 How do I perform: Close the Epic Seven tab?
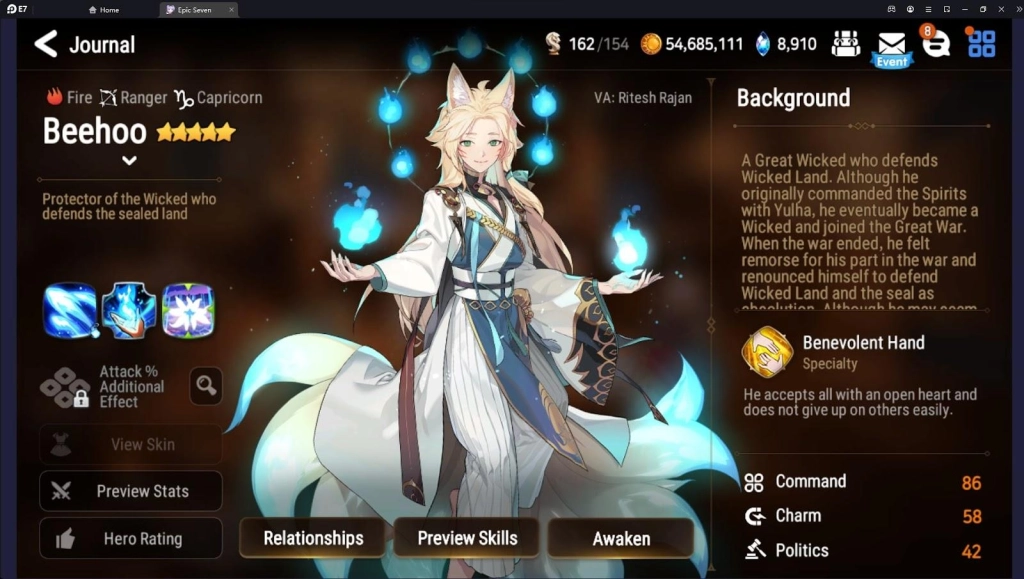click(231, 10)
